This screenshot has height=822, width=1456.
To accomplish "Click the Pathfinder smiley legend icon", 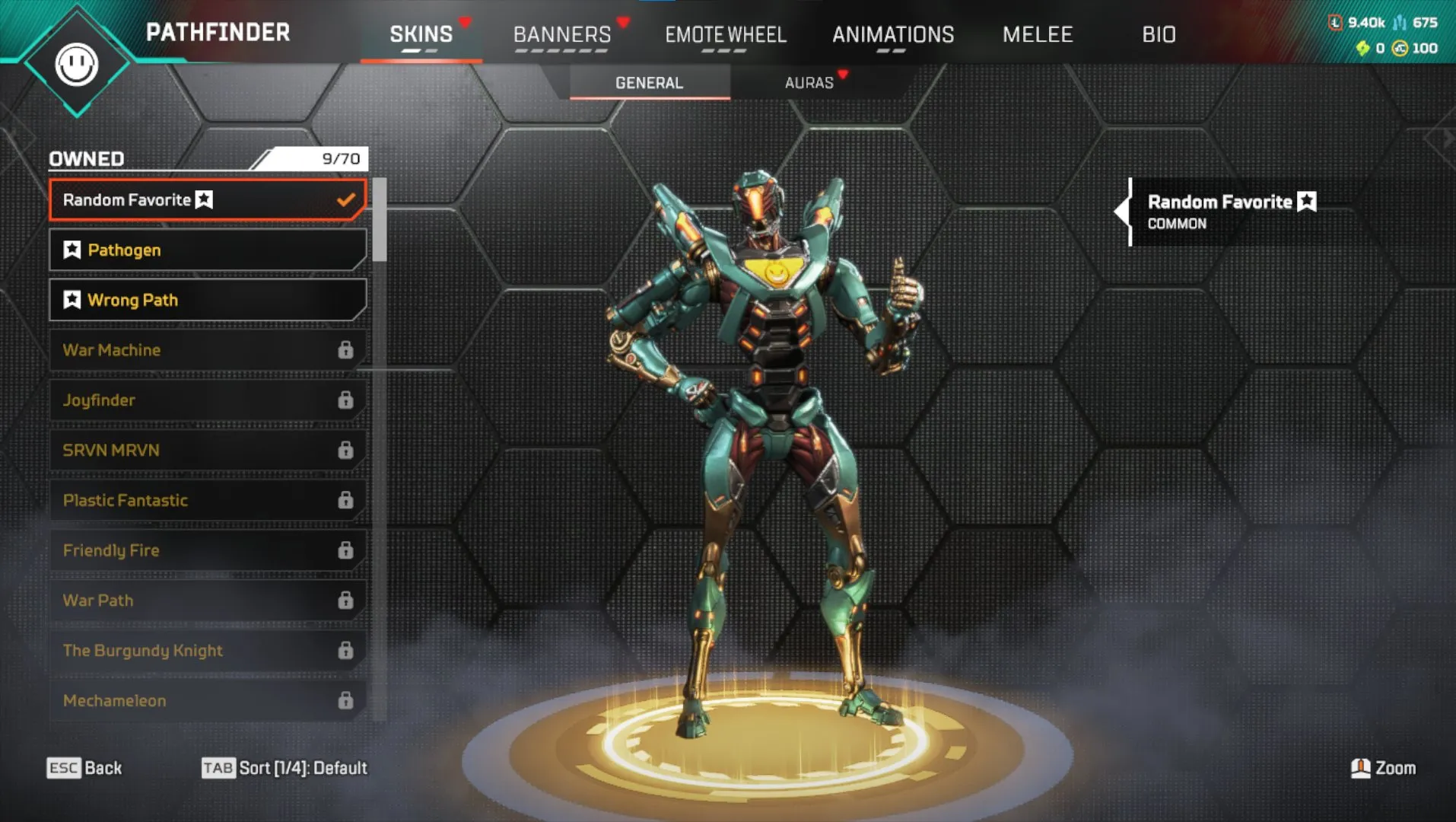I will (78, 65).
